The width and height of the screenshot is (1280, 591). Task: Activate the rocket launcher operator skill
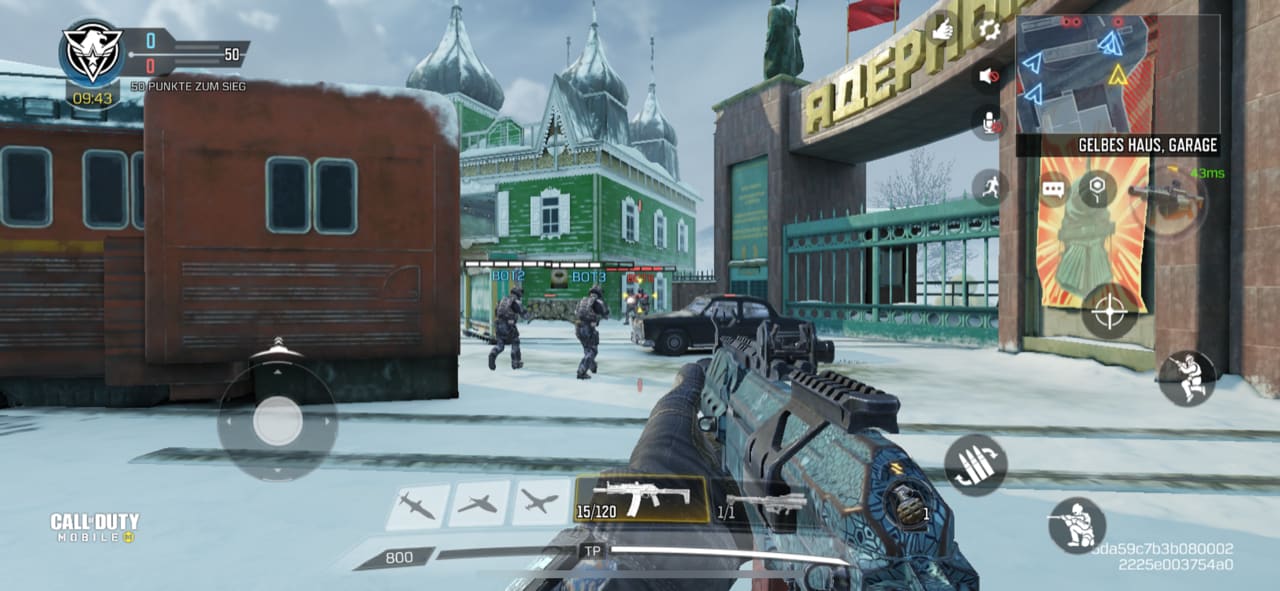pyautogui.click(x=1168, y=197)
